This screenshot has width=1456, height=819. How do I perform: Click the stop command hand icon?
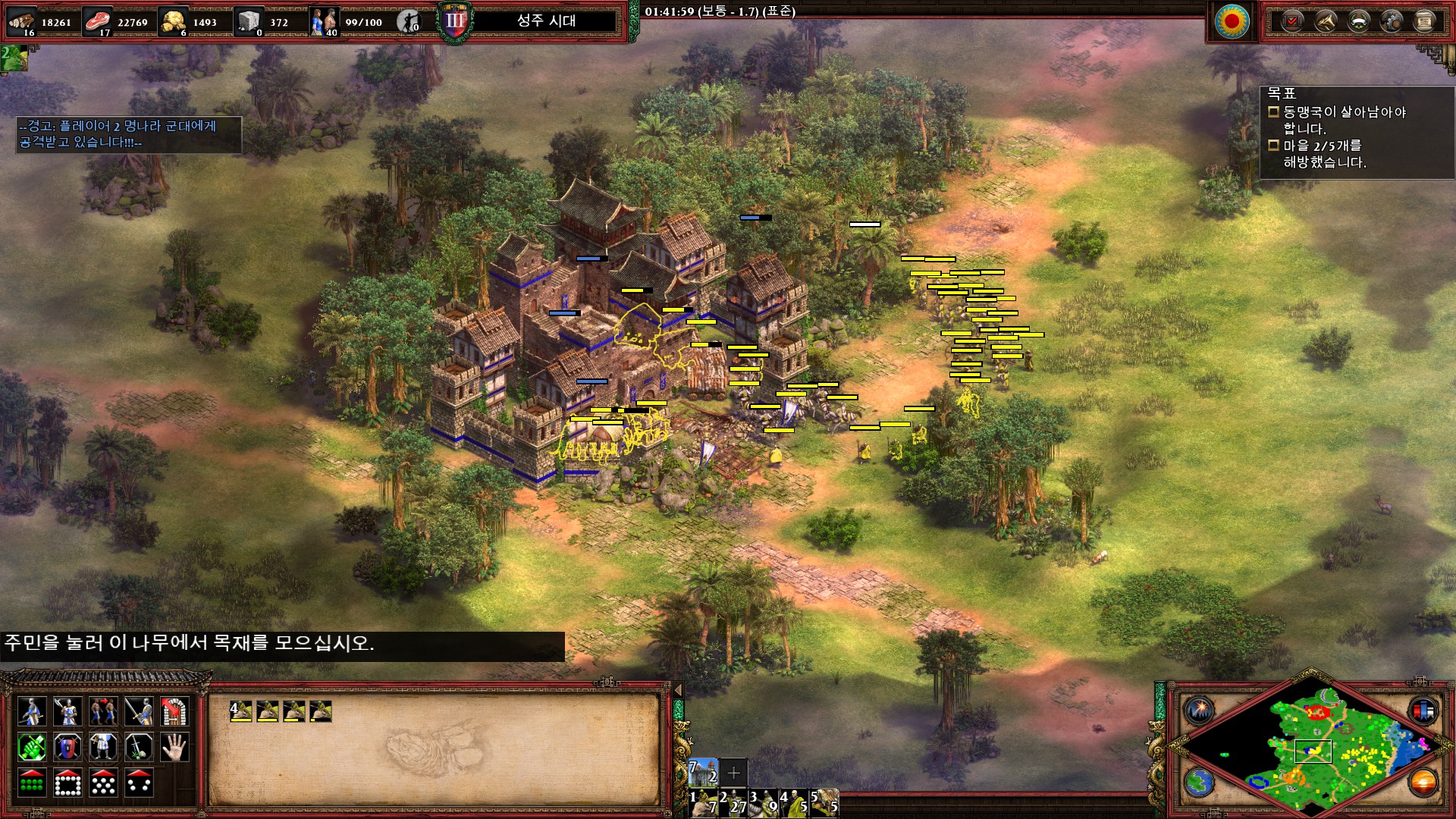pyautogui.click(x=174, y=747)
